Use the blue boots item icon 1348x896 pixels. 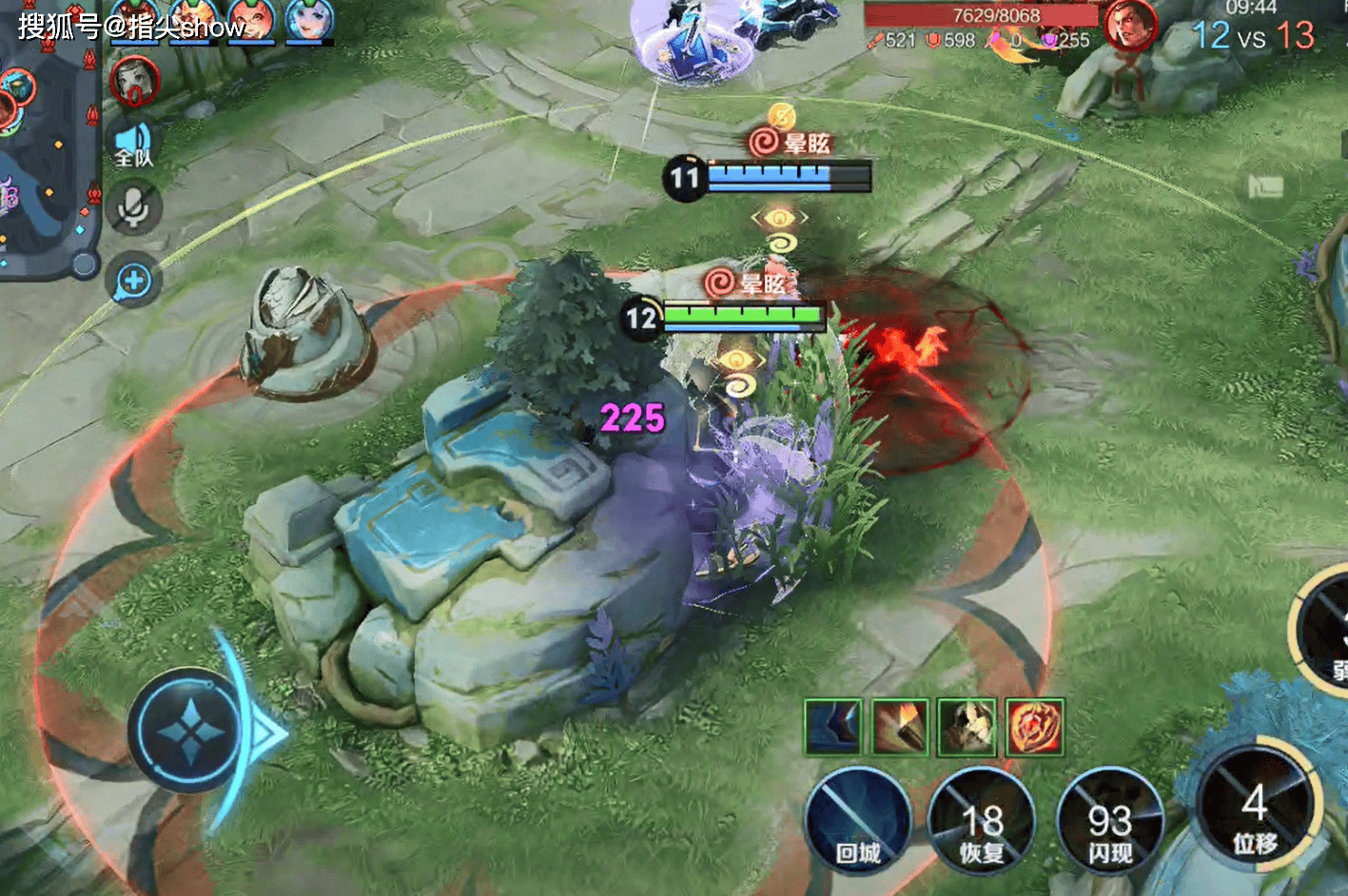[x=833, y=728]
